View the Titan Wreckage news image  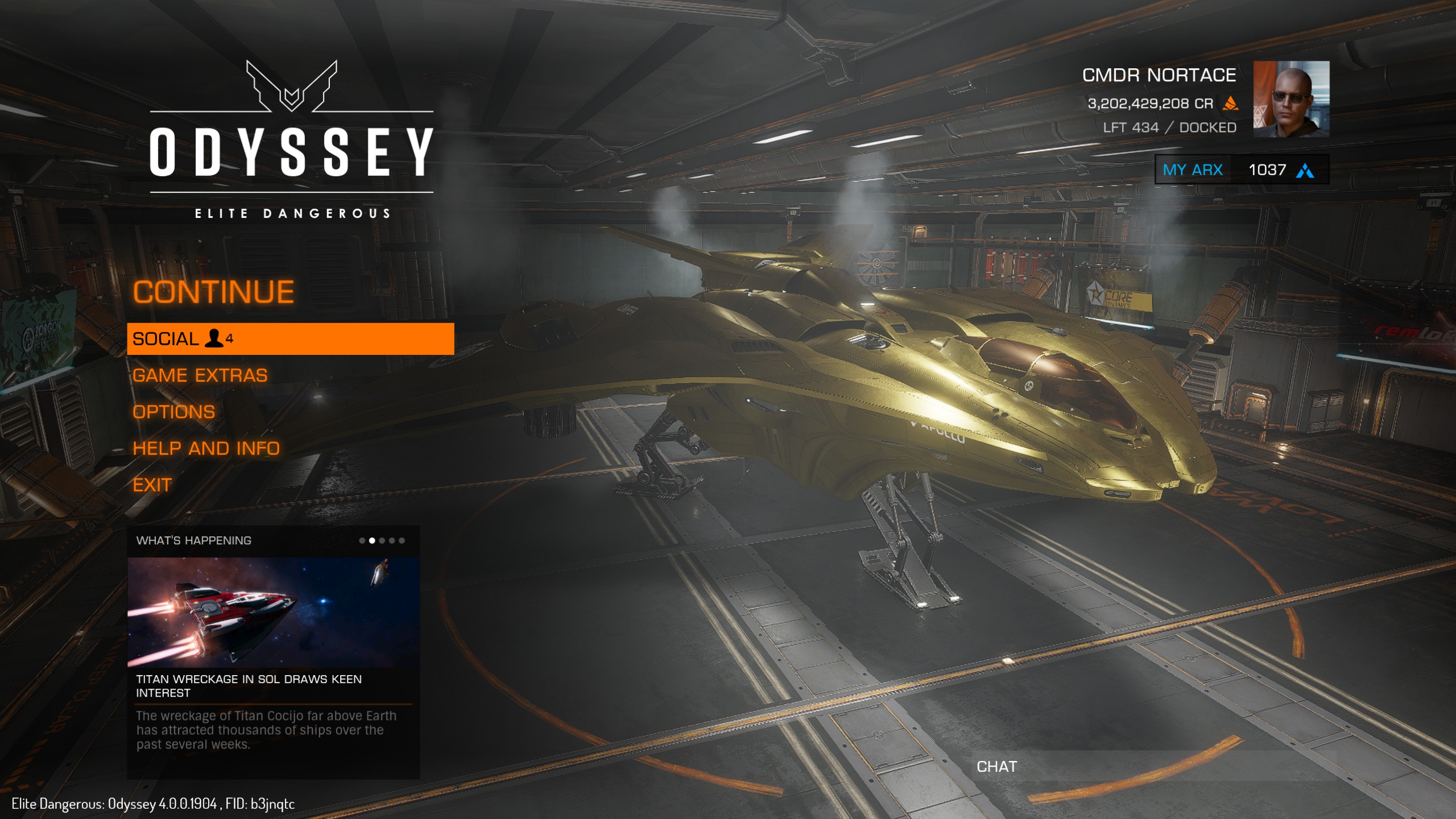(273, 612)
